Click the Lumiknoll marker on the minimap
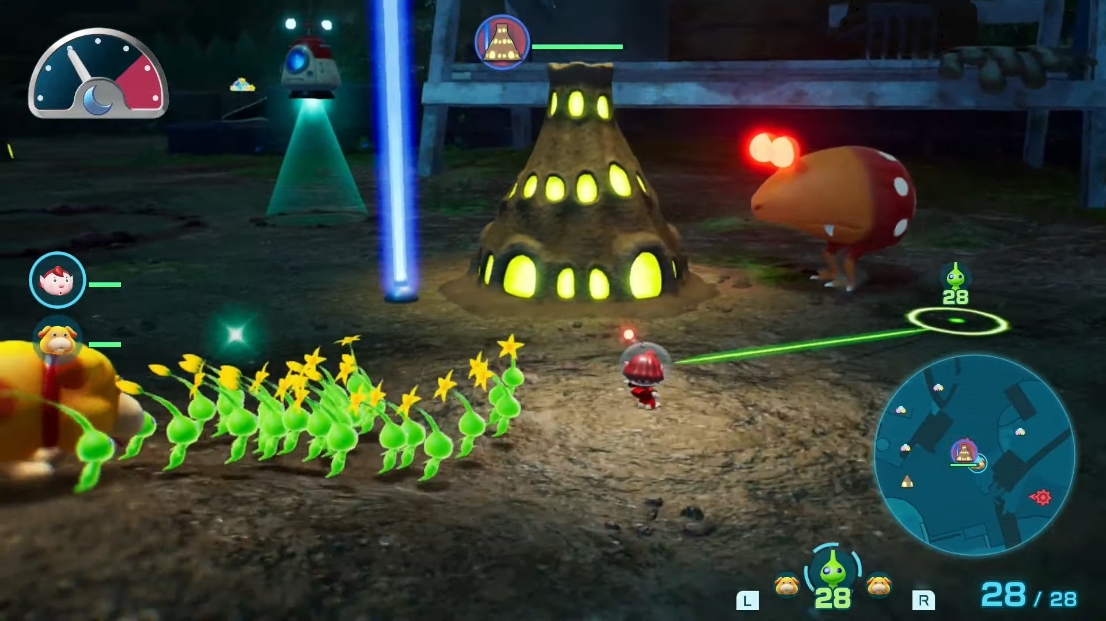Screen dimensions: 1106x621 pyautogui.click(x=964, y=451)
